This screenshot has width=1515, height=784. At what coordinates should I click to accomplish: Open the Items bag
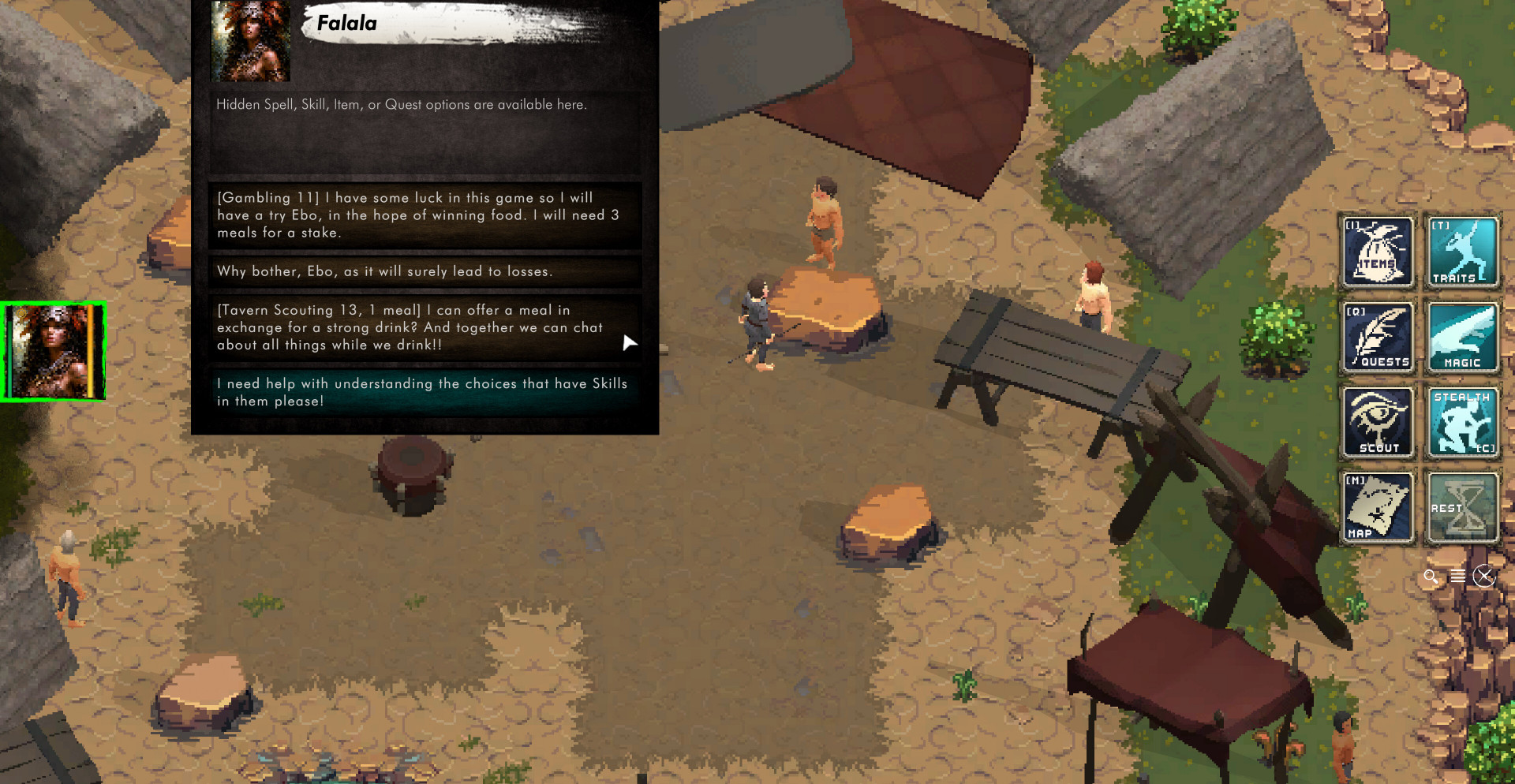(1378, 252)
